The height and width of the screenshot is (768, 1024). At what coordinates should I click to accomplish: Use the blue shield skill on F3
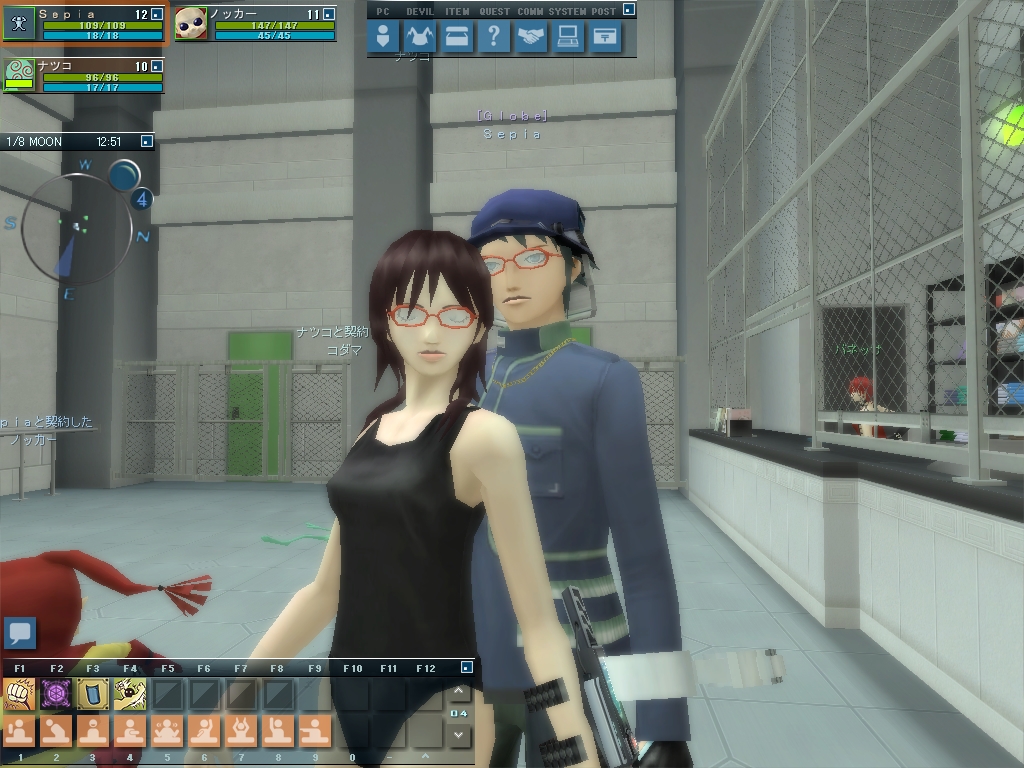pos(93,693)
